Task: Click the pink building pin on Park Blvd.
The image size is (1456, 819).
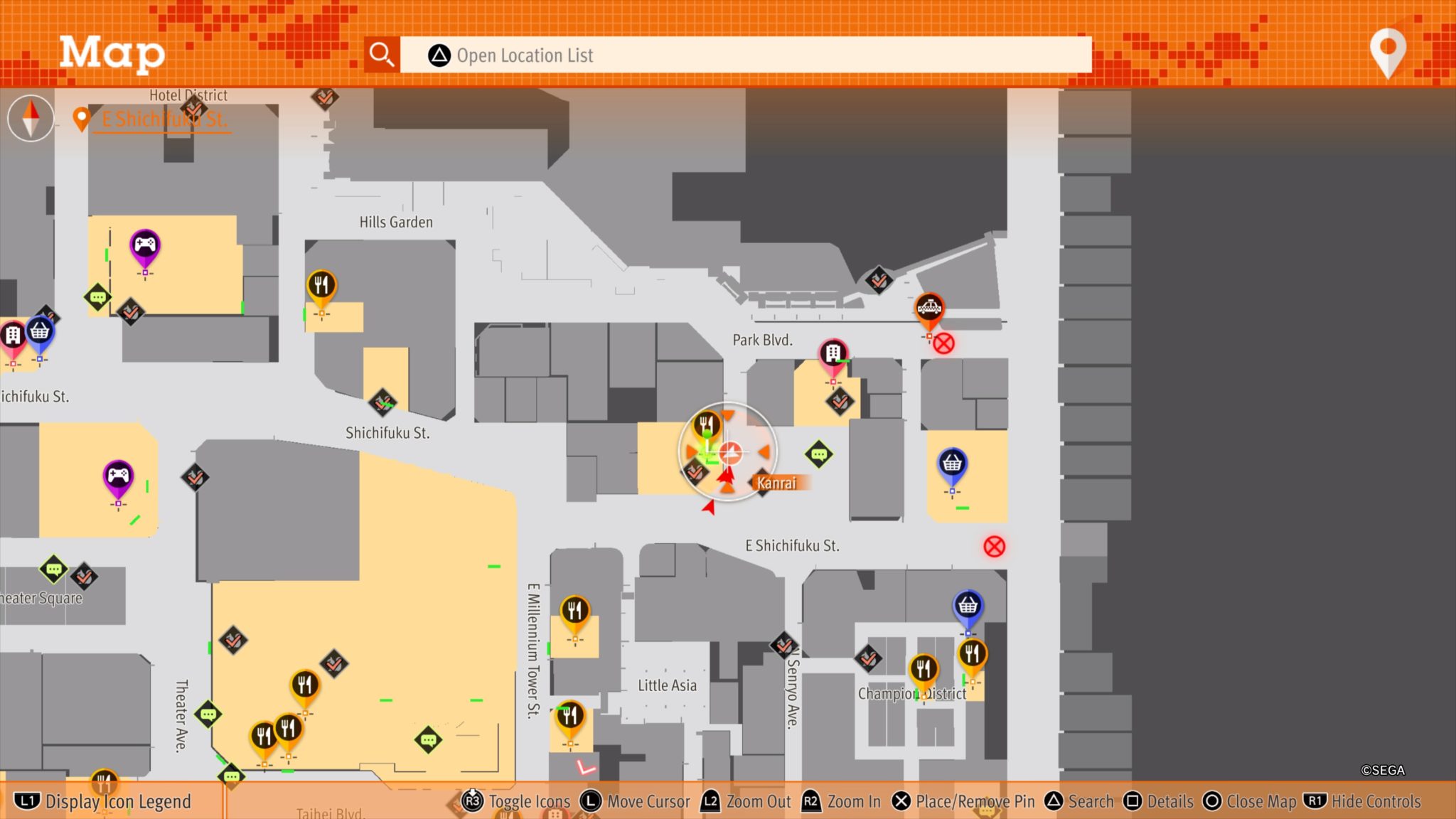Action: (833, 352)
